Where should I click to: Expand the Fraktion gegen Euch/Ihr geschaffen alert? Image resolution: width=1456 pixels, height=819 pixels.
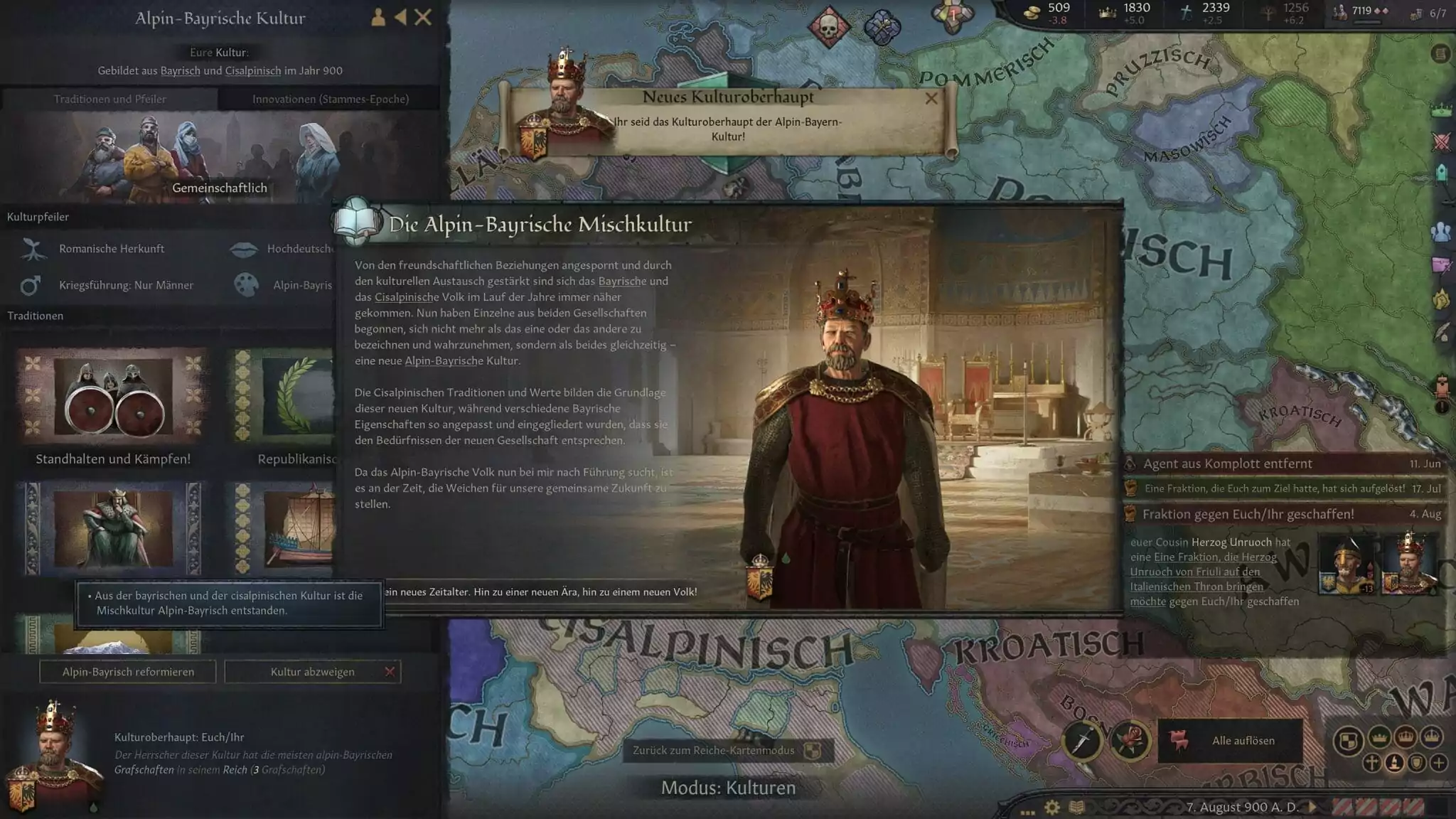tap(1248, 514)
